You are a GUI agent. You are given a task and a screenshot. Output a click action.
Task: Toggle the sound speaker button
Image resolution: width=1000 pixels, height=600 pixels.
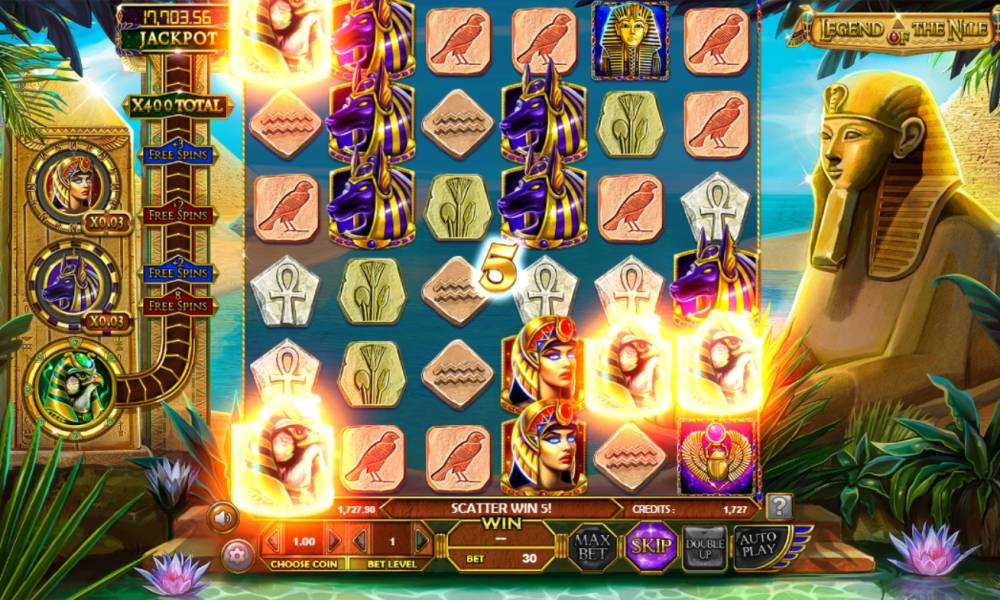[x=222, y=517]
